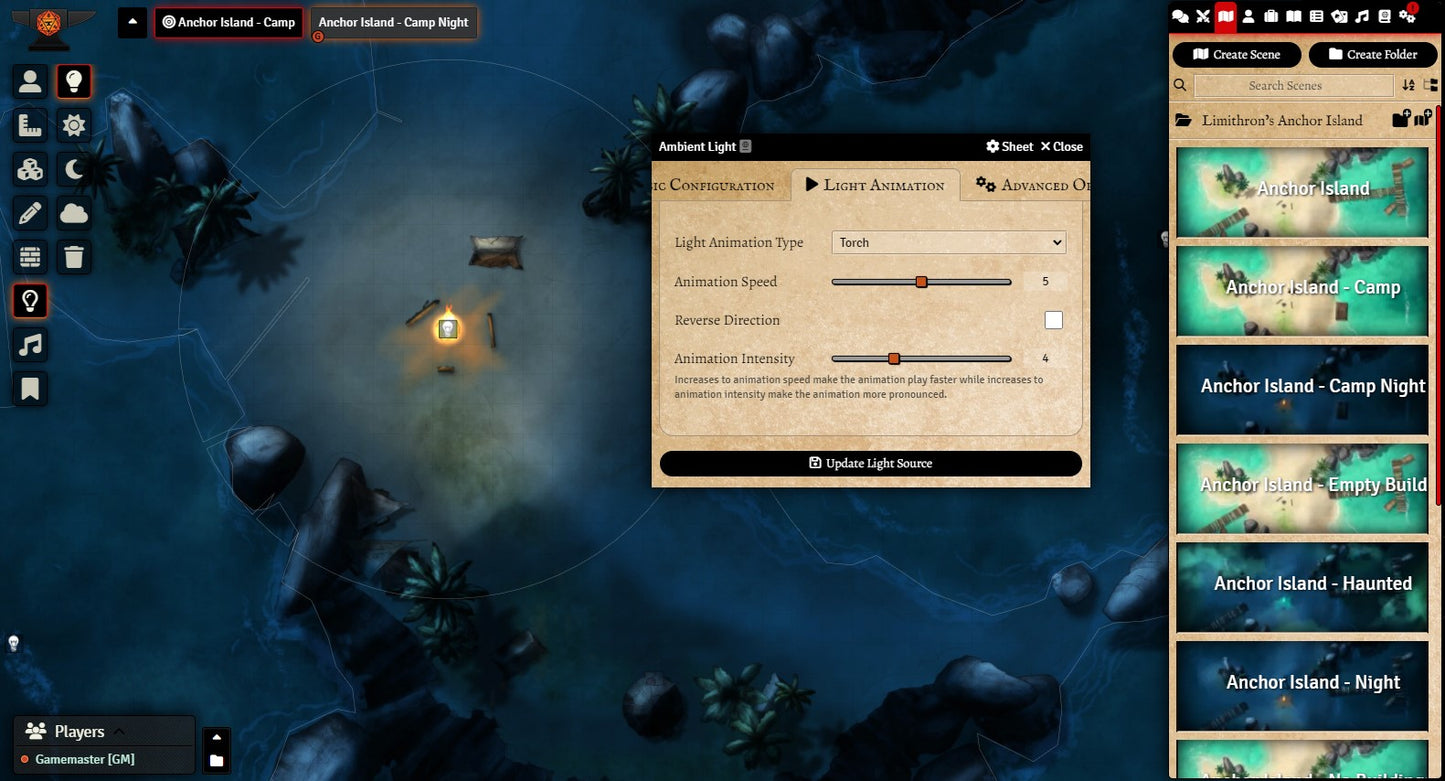
Task: Toggle the Reverse Direction checkbox
Action: [x=1053, y=320]
